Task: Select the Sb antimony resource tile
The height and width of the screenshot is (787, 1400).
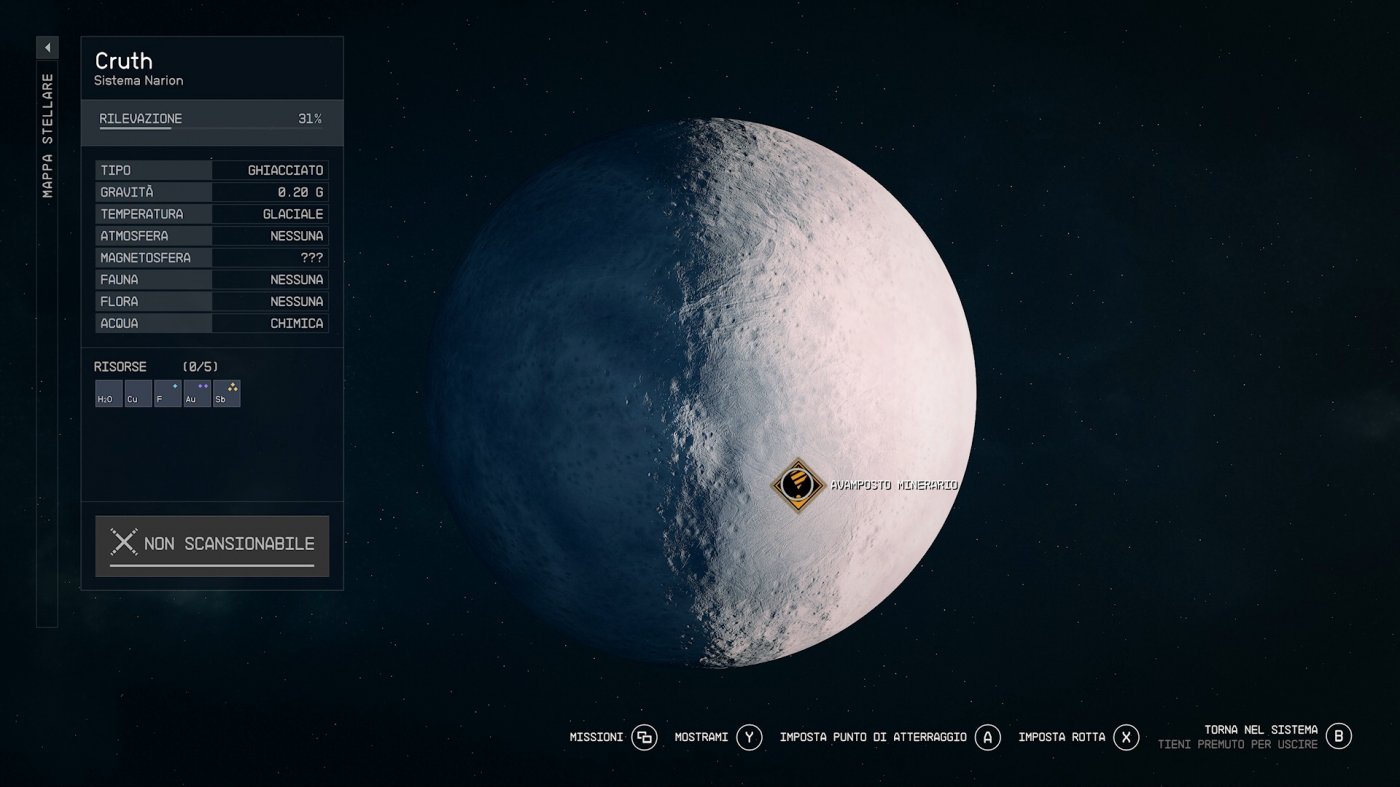Action: tap(227, 394)
